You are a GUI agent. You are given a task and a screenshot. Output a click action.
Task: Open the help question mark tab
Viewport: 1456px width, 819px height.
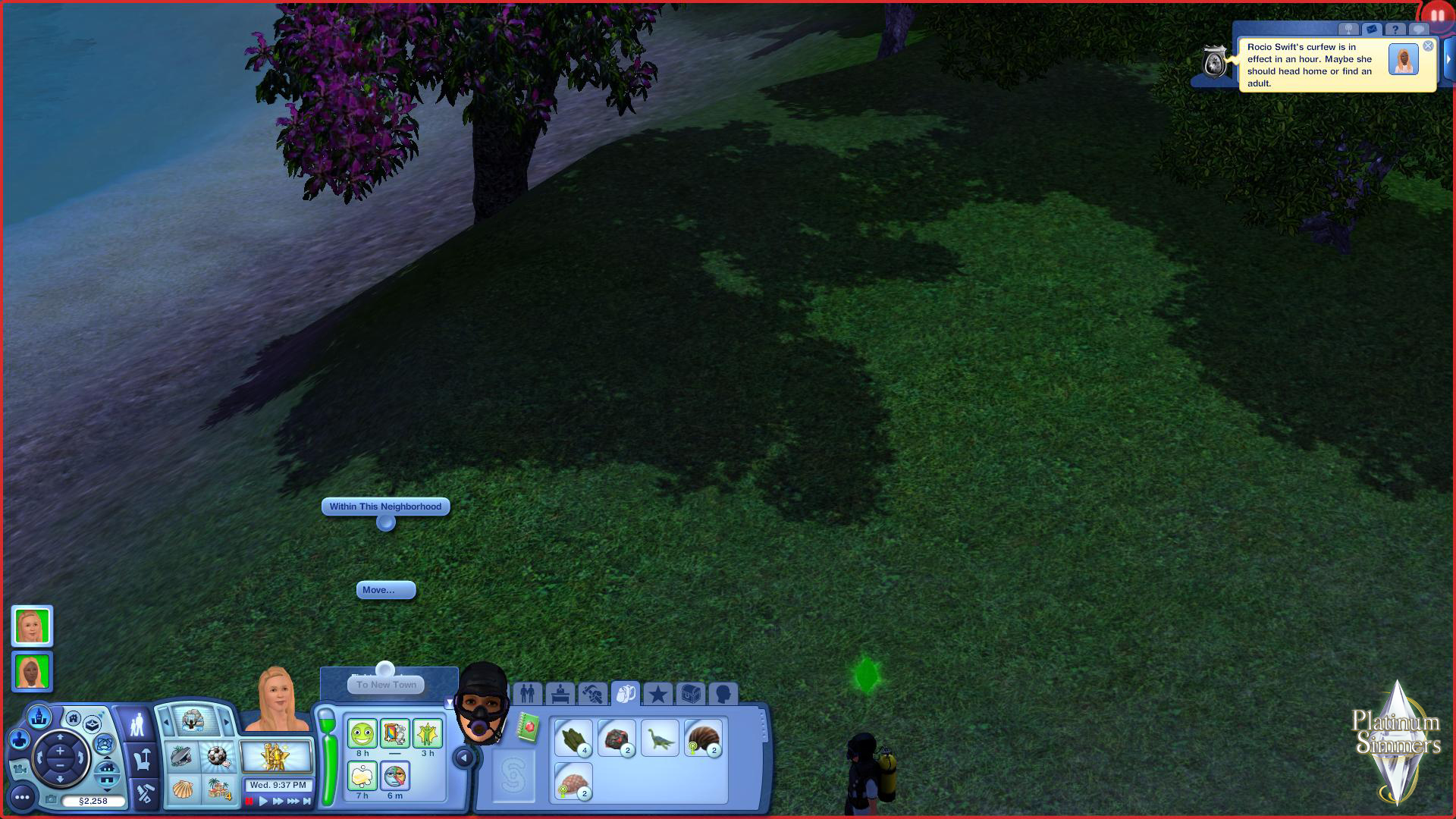tap(1395, 30)
